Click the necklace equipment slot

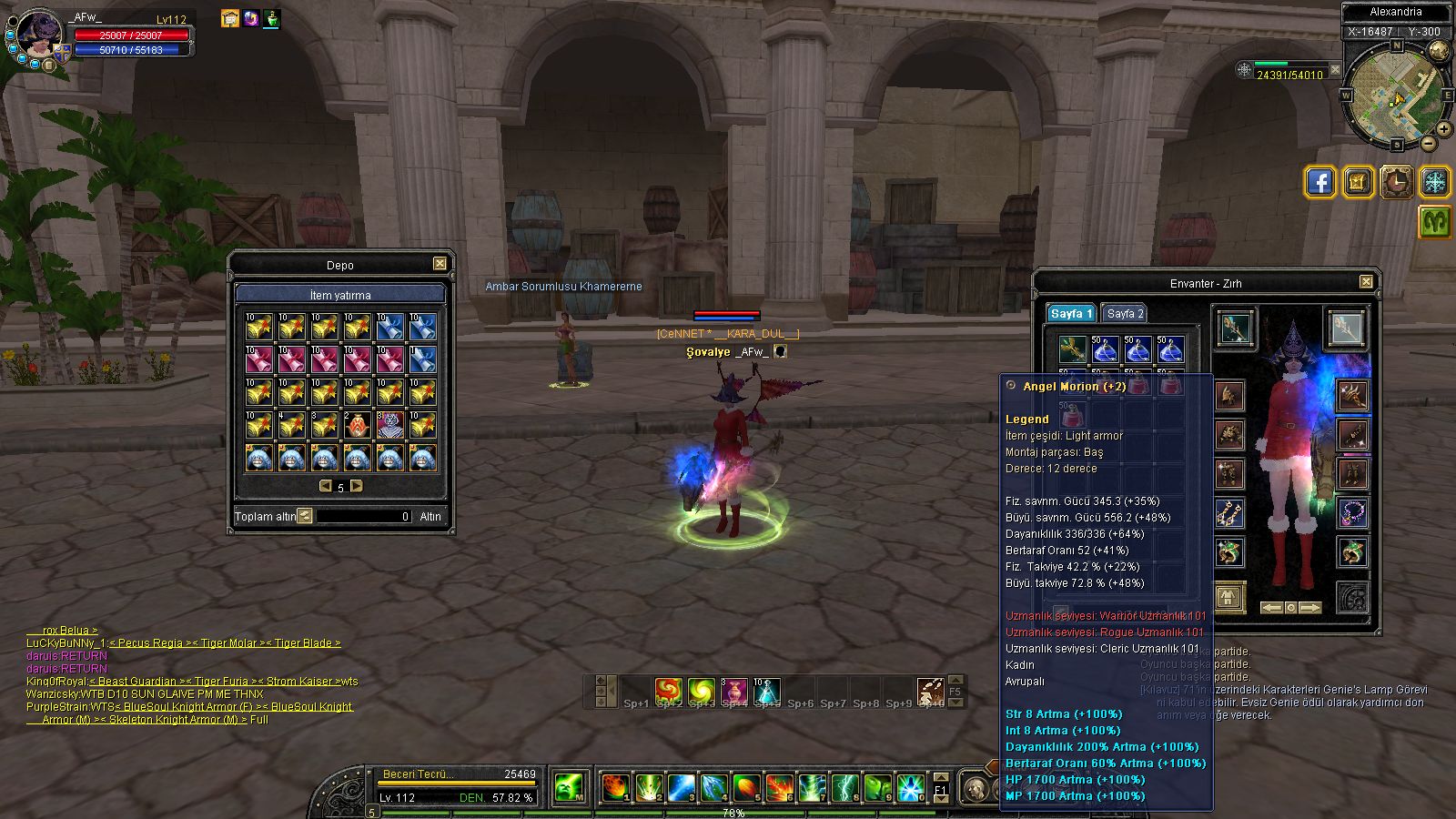tap(1352, 512)
